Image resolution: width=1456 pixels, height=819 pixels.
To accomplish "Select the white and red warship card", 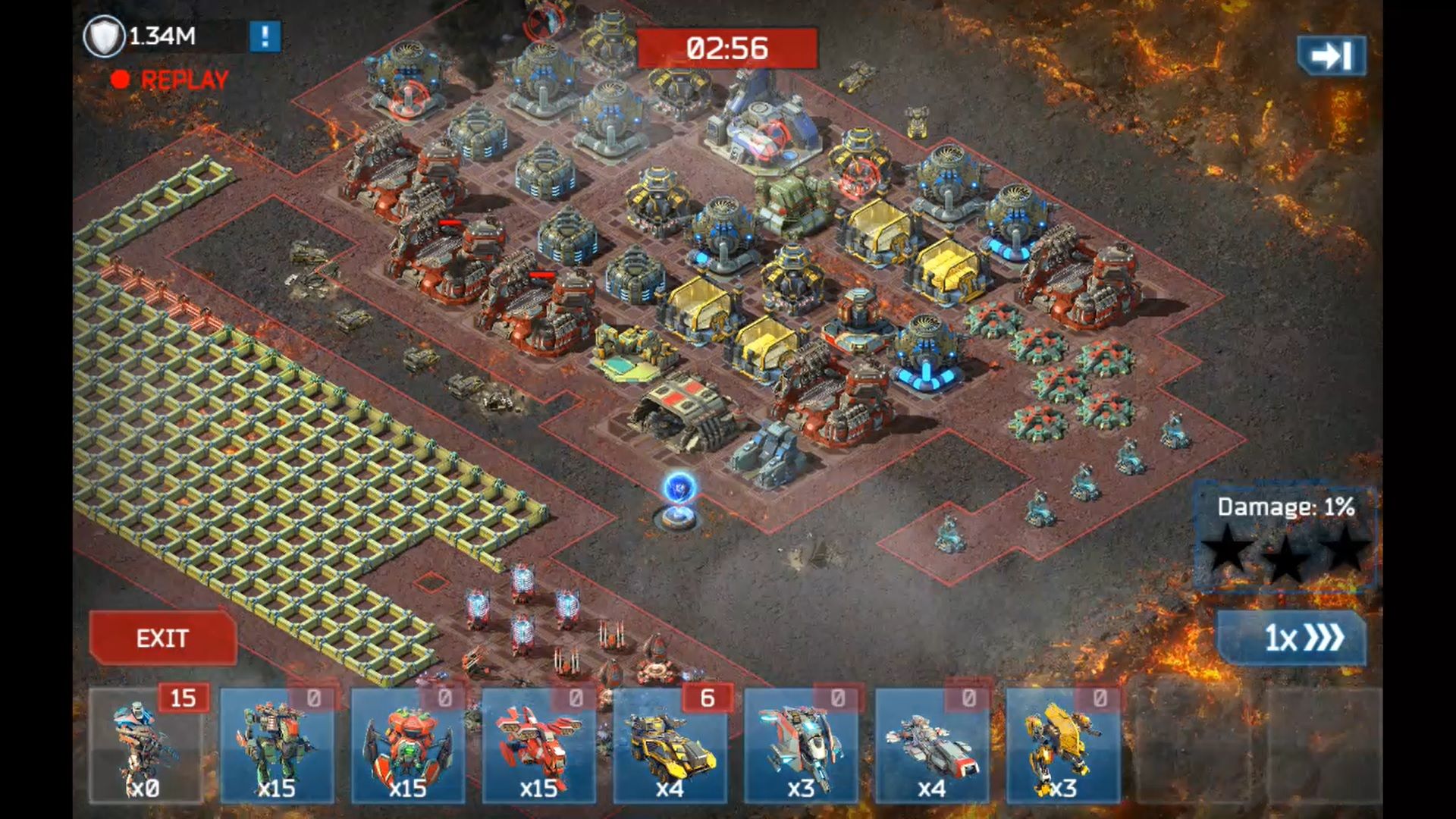I will click(x=932, y=745).
